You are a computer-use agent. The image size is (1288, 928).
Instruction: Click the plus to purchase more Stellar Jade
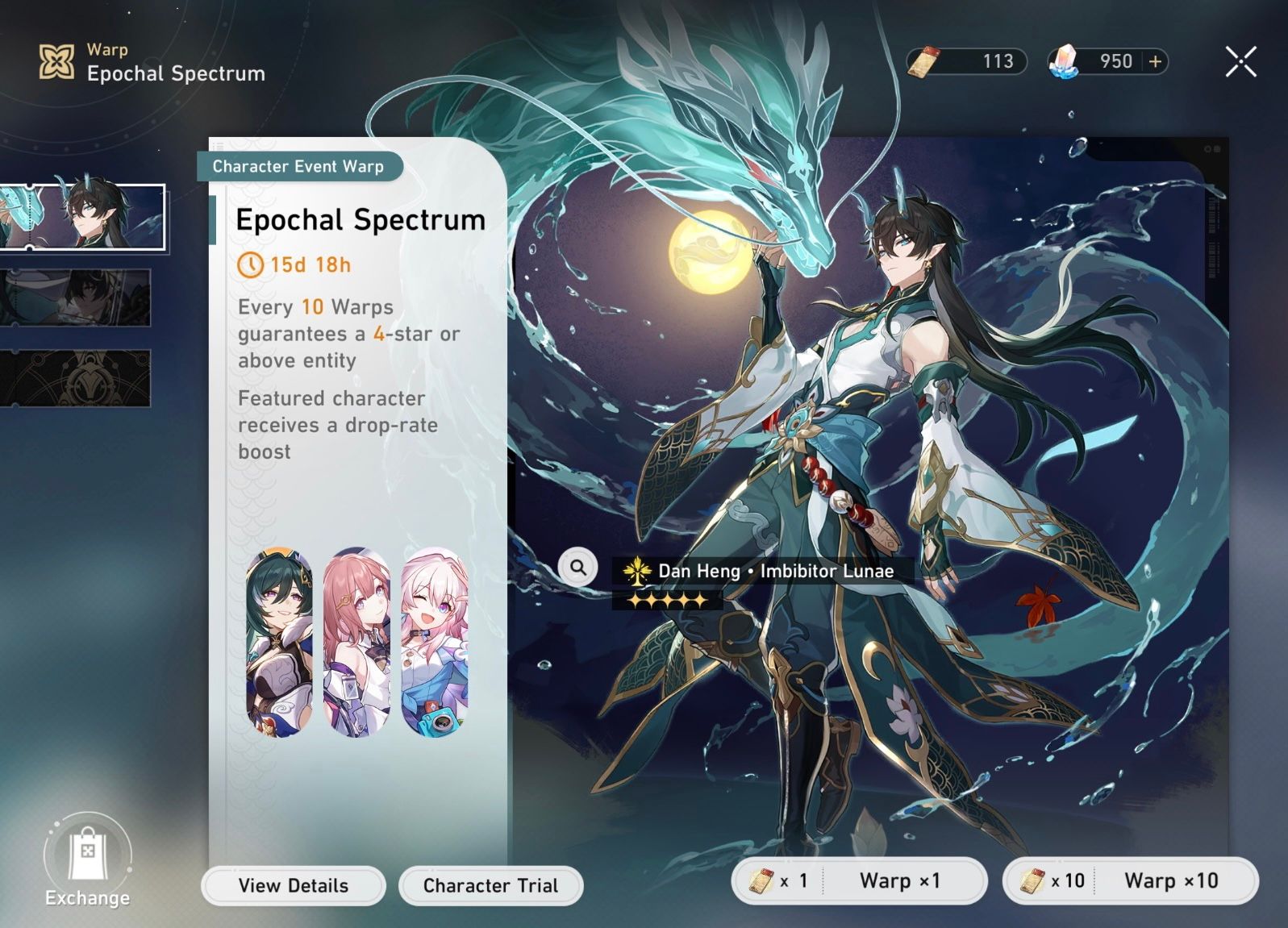(1155, 60)
